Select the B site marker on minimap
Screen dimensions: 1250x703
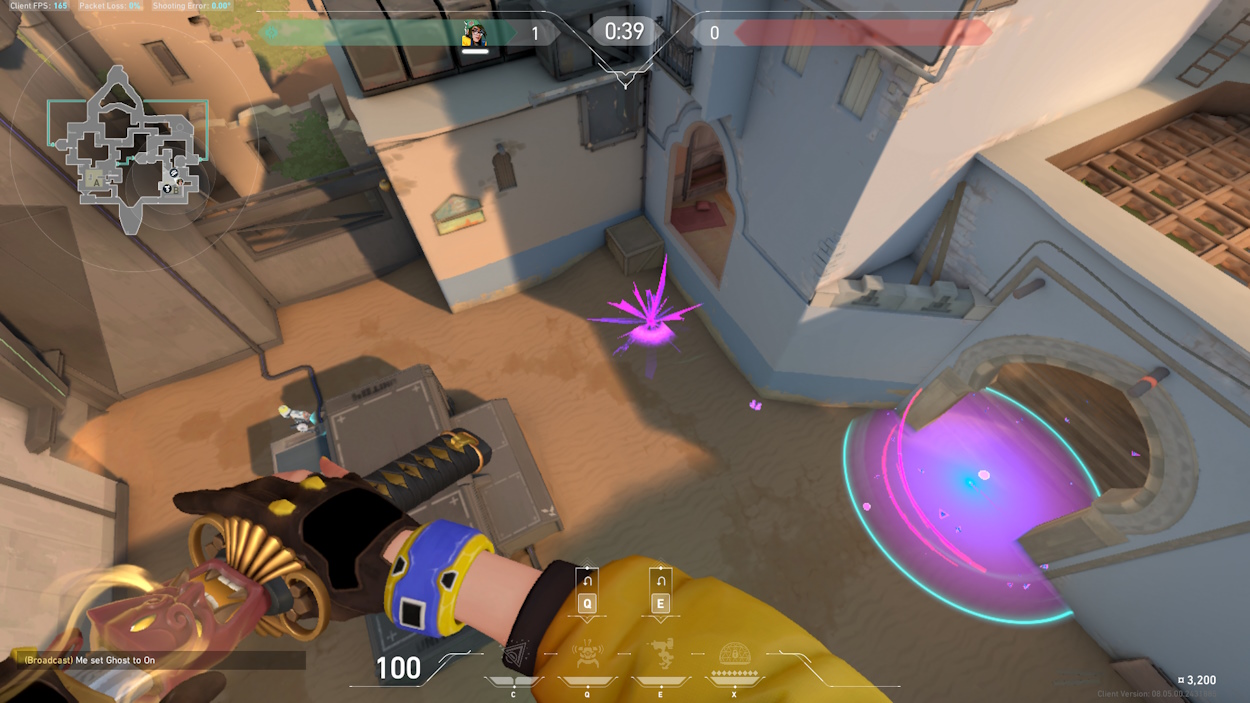(176, 188)
